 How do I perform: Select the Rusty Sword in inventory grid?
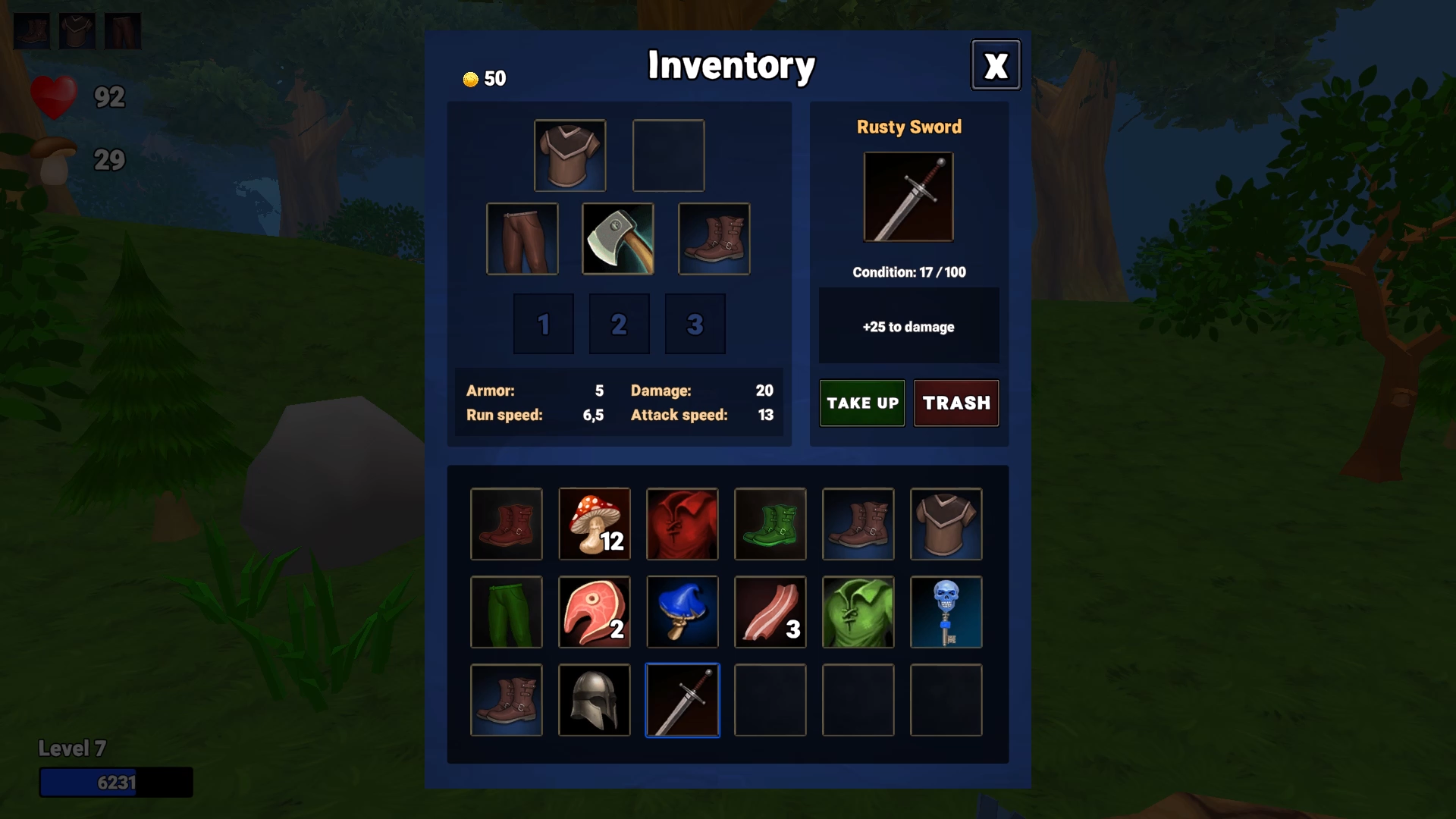click(682, 700)
